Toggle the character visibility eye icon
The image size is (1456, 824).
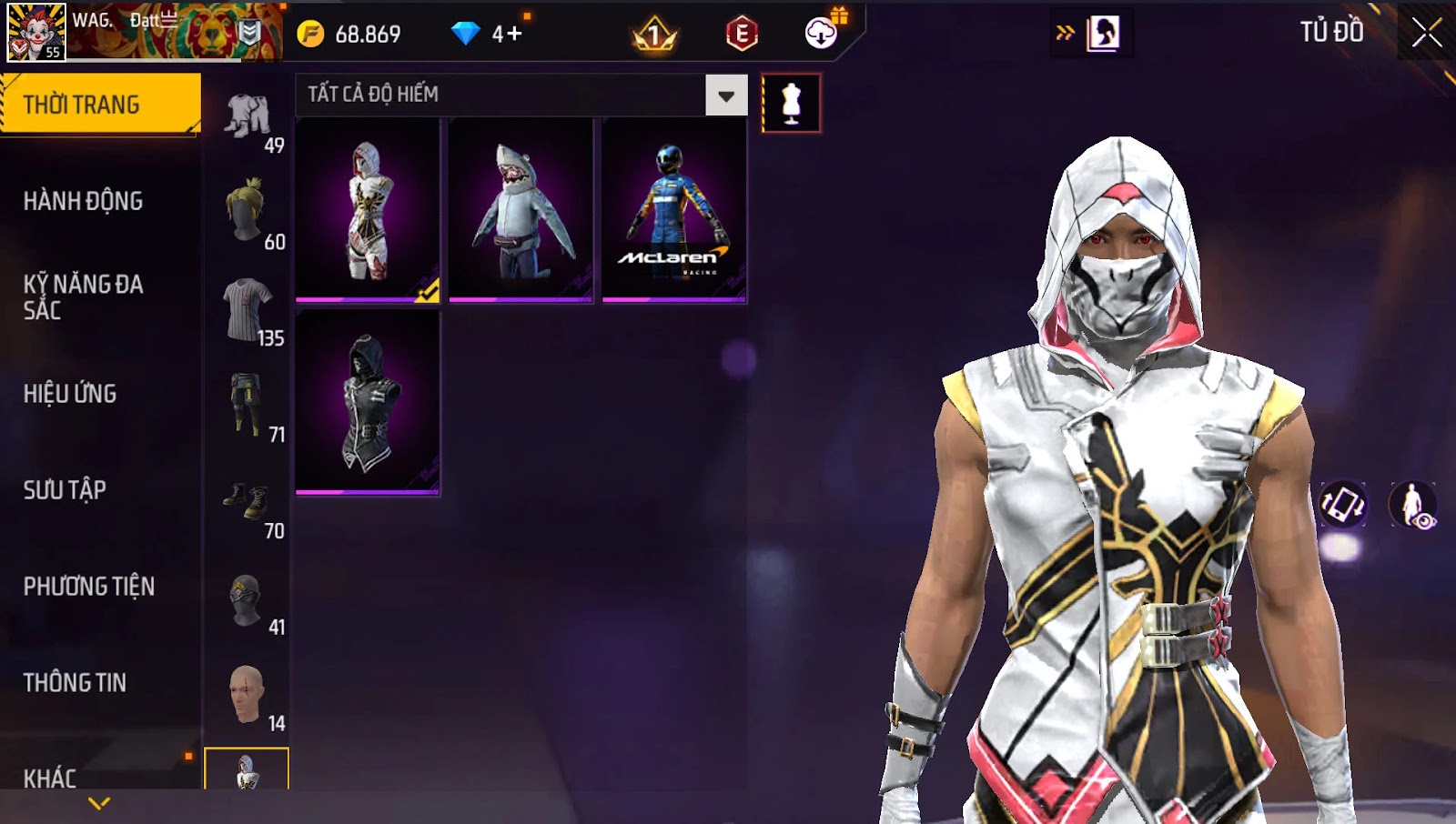[1412, 505]
